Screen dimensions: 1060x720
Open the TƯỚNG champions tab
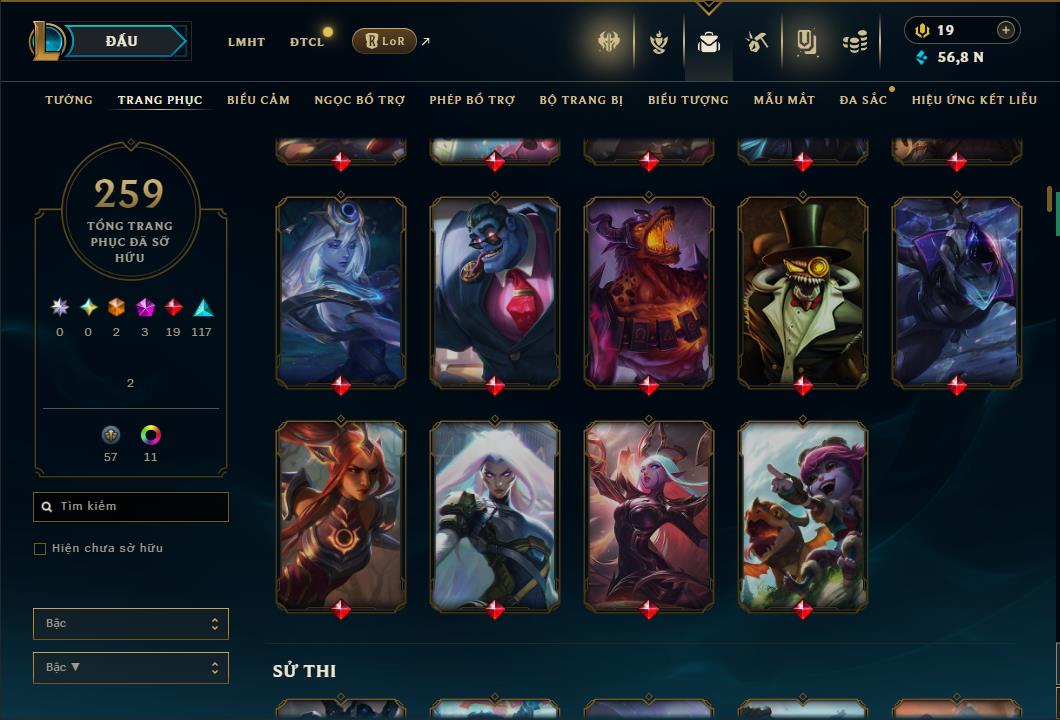(69, 100)
